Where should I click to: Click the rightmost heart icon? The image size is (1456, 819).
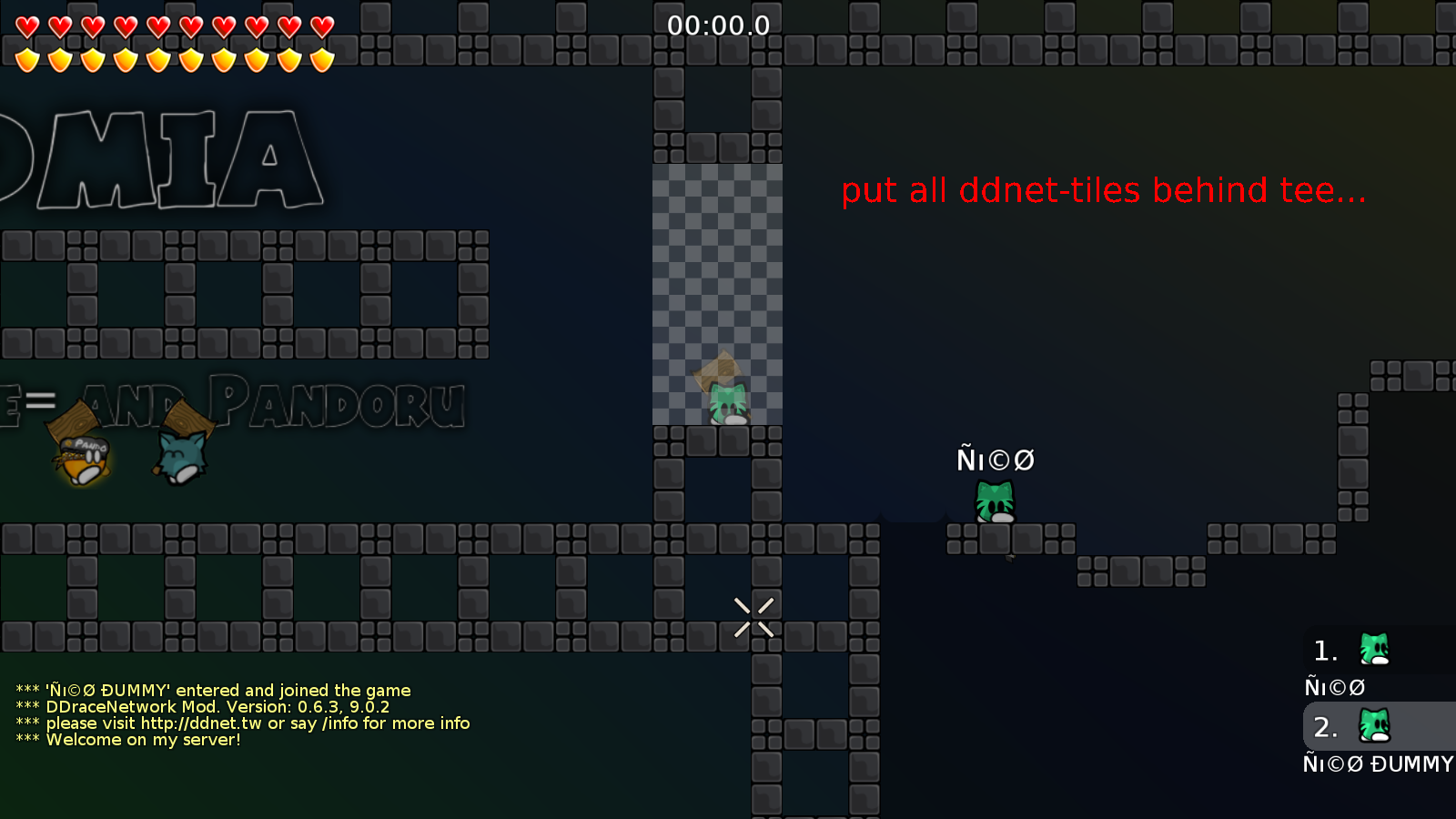coord(320,25)
